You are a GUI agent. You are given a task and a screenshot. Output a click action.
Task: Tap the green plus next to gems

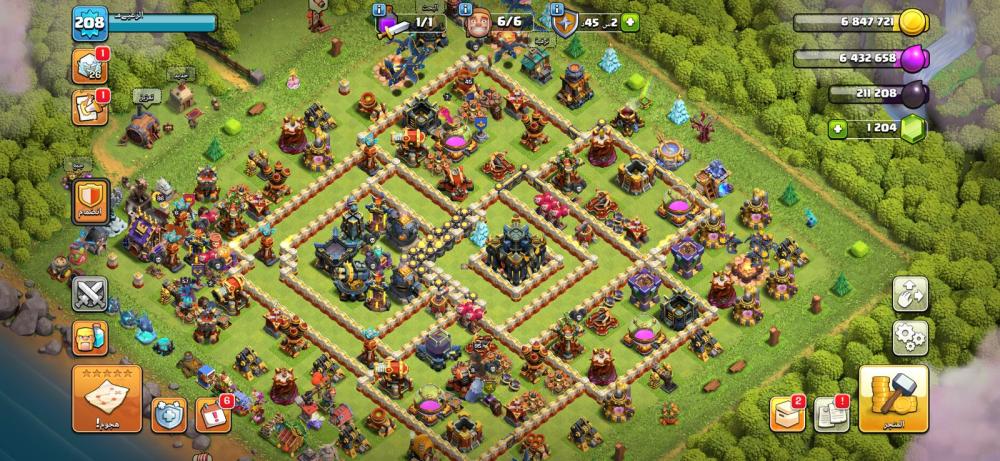pos(838,129)
